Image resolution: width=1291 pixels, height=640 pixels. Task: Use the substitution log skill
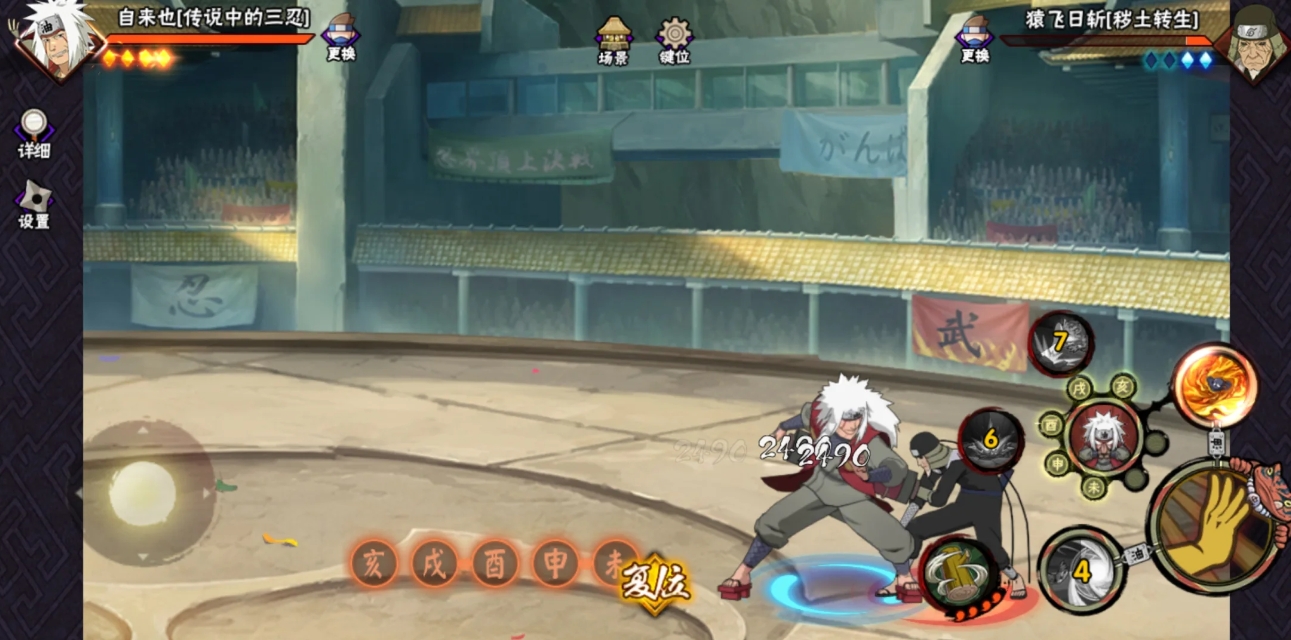pyautogui.click(x=957, y=573)
